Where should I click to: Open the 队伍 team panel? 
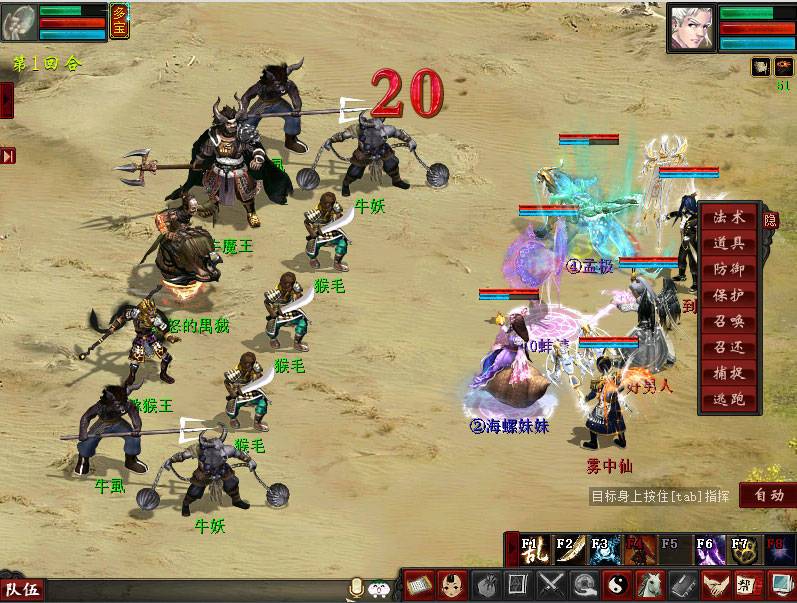click(22, 590)
